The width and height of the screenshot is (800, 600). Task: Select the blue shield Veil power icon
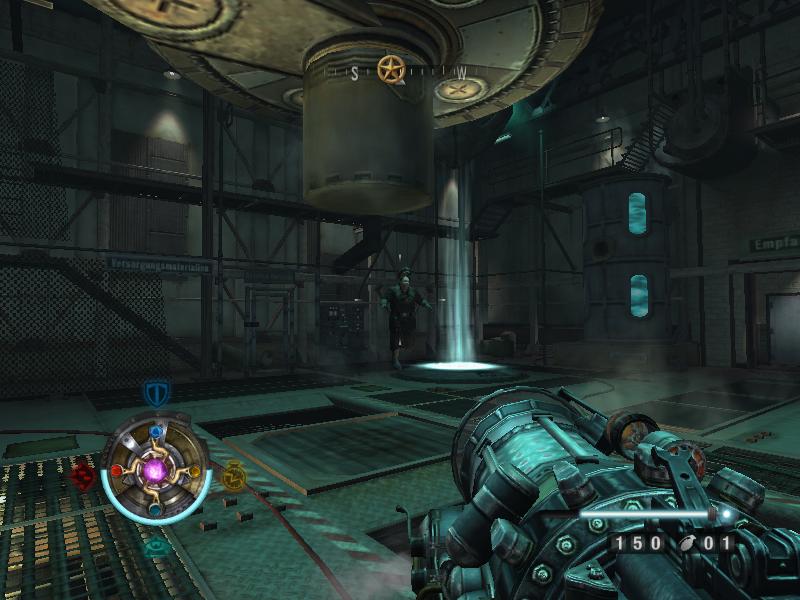155,392
